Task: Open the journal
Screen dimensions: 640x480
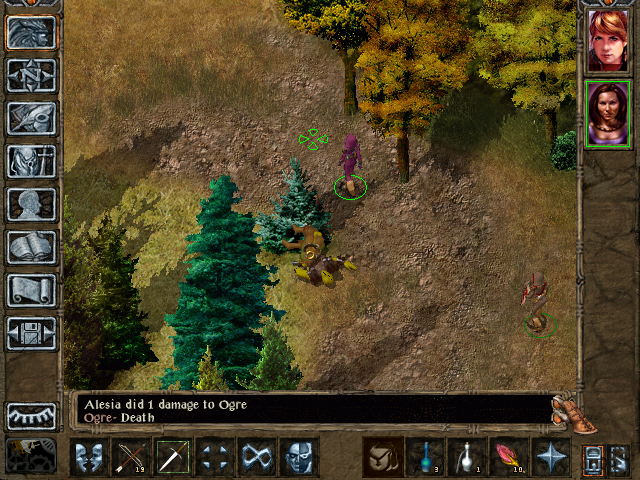Action: click(31, 118)
